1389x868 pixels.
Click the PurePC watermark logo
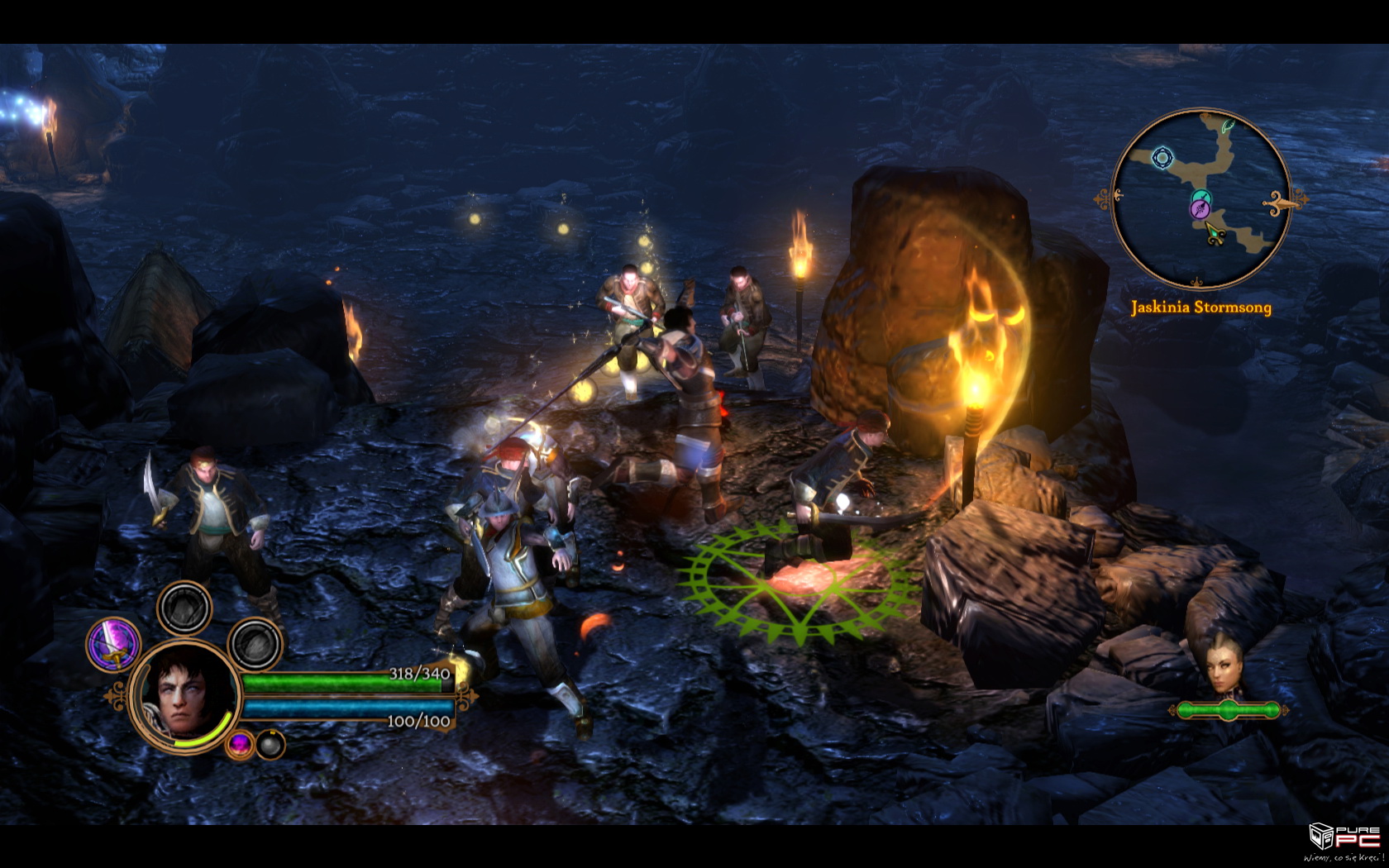pos(1344,838)
